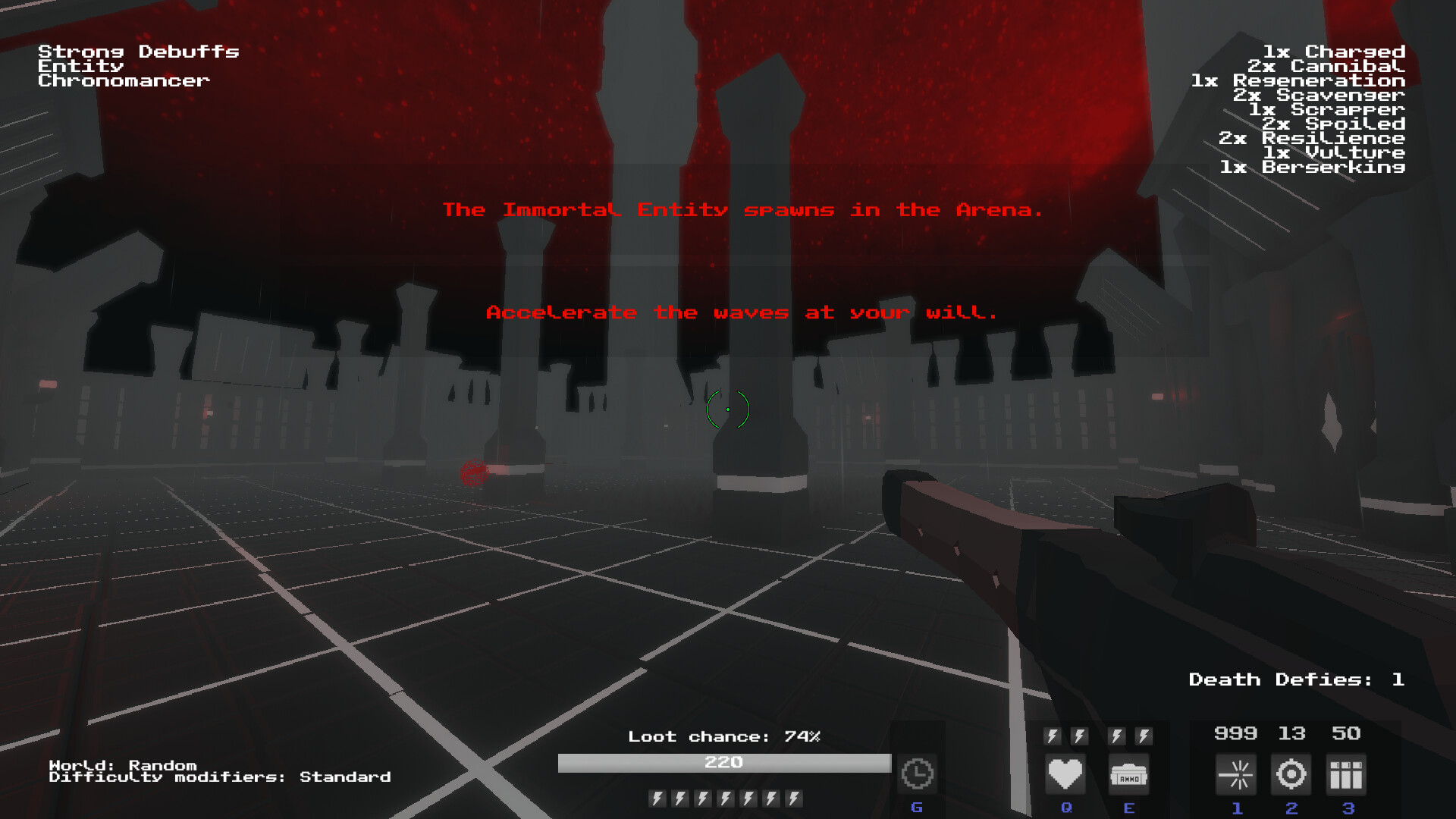The width and height of the screenshot is (1456, 819).
Task: Click the Loot chance: 74% text
Action: tap(724, 736)
